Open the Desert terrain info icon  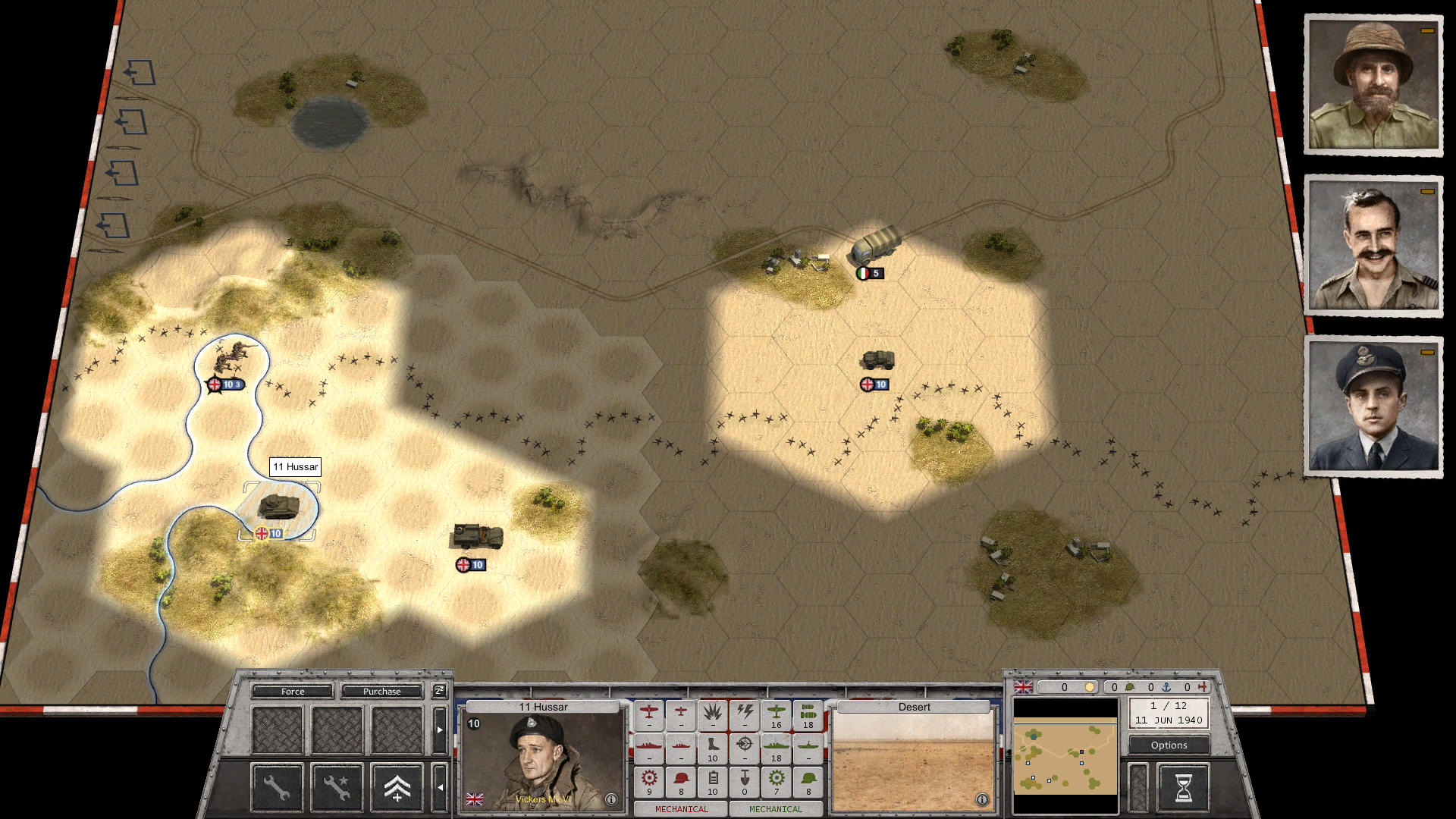982,798
